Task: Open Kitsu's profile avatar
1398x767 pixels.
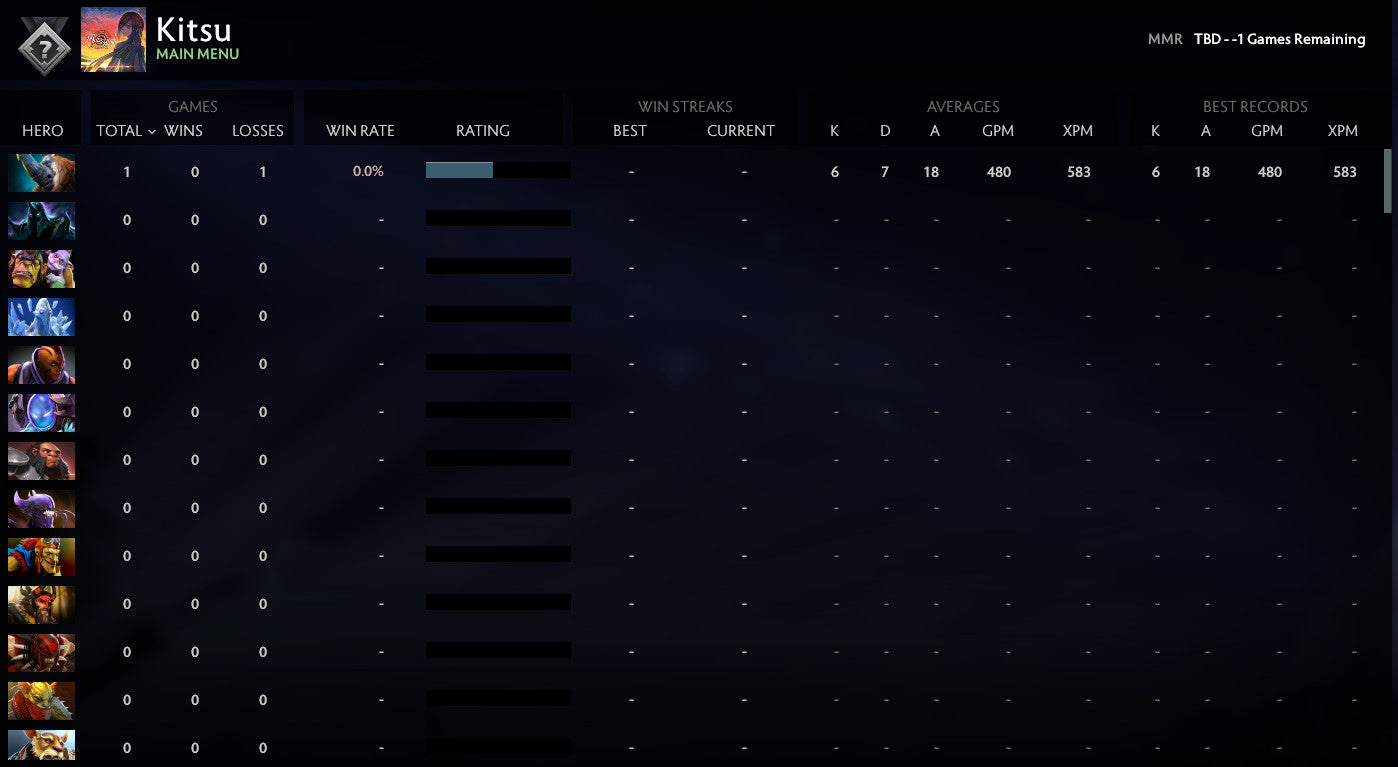Action: pos(113,40)
